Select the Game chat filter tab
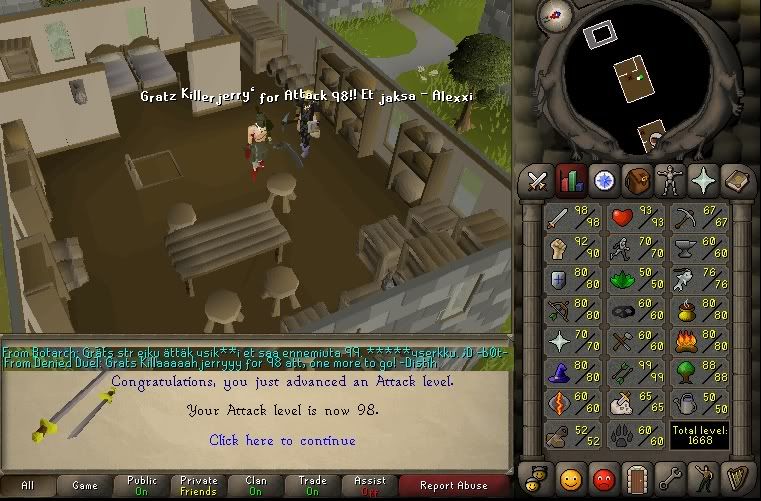 (85, 486)
